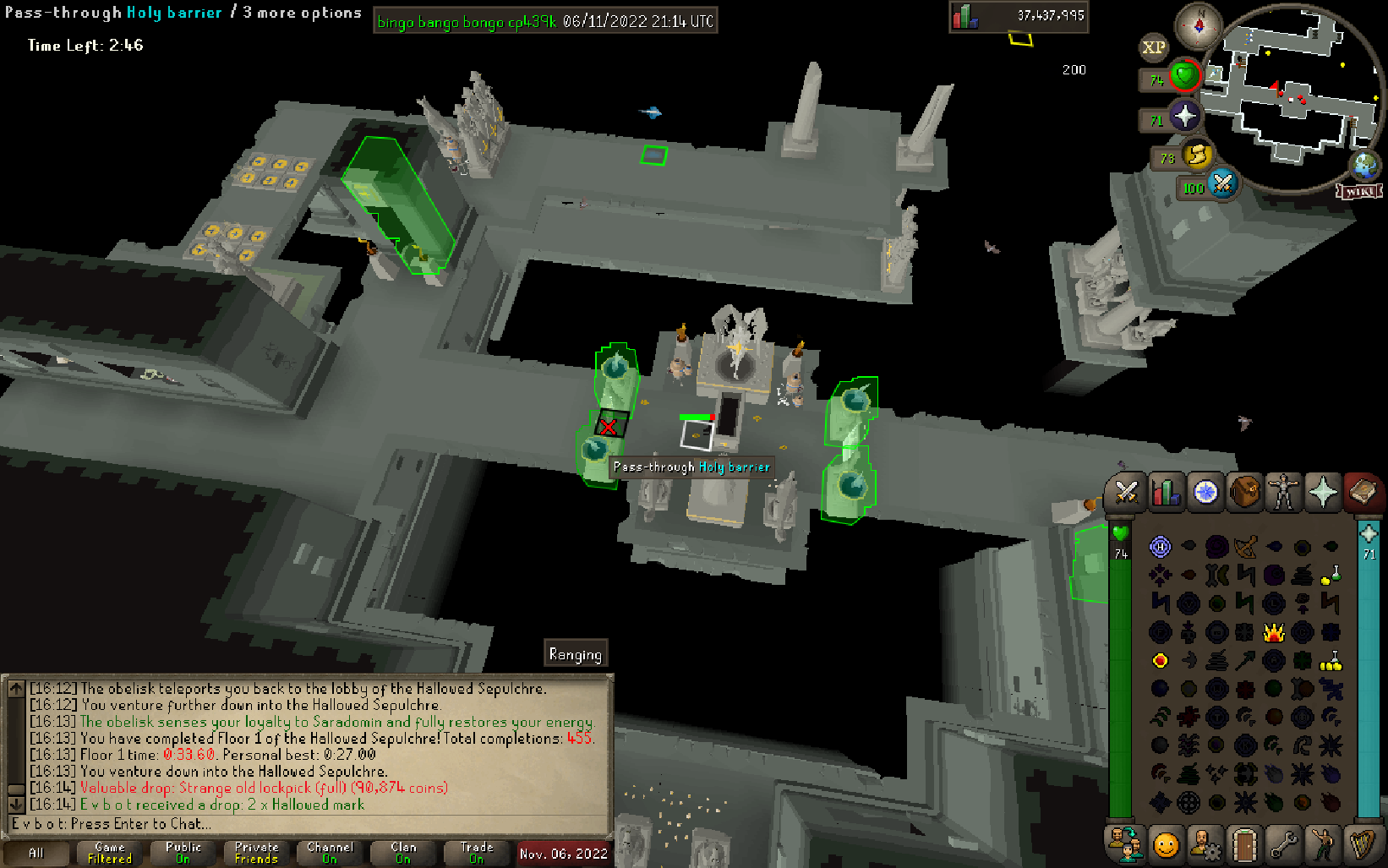Toggle run with the boot orb
Image resolution: width=1388 pixels, height=868 pixels.
click(x=1197, y=155)
